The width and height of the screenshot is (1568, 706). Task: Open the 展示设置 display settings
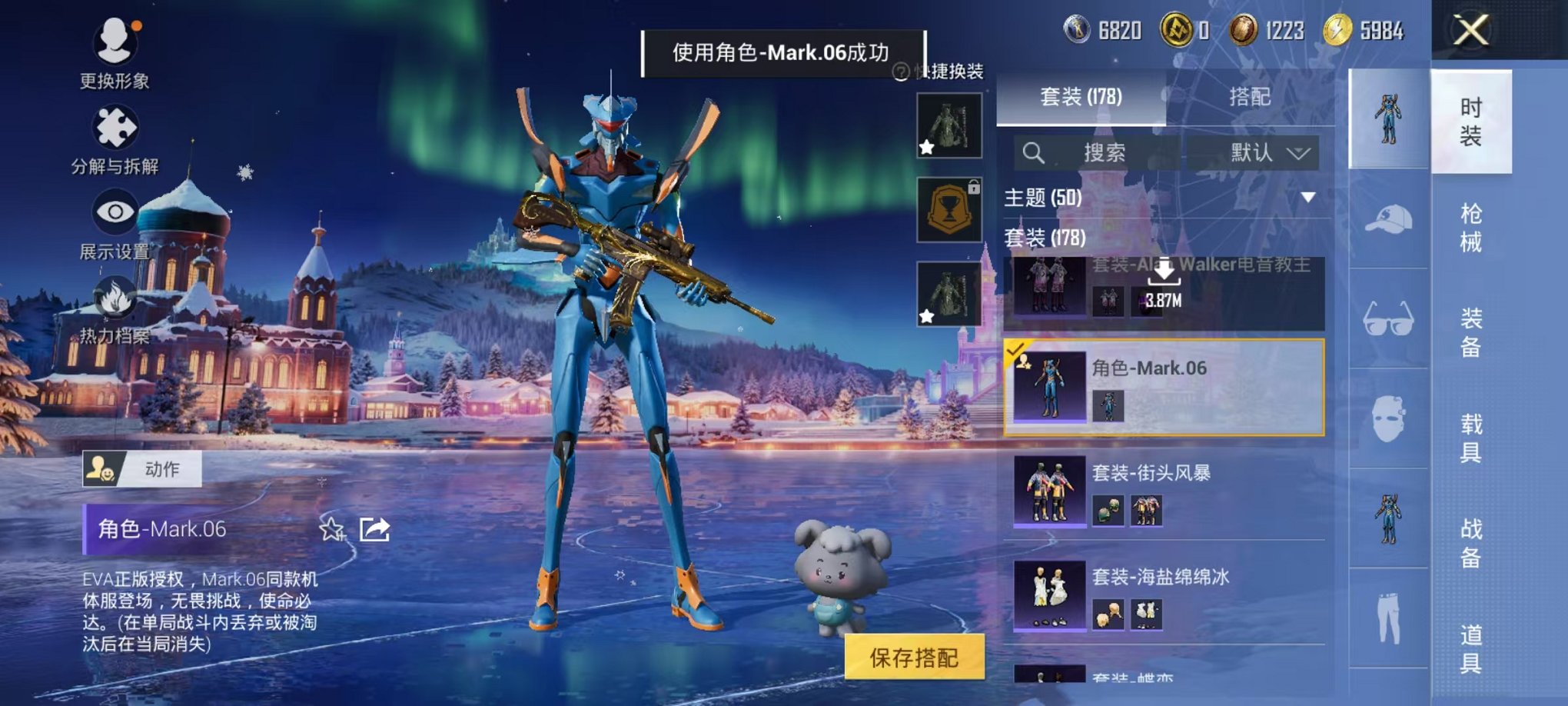[x=112, y=211]
